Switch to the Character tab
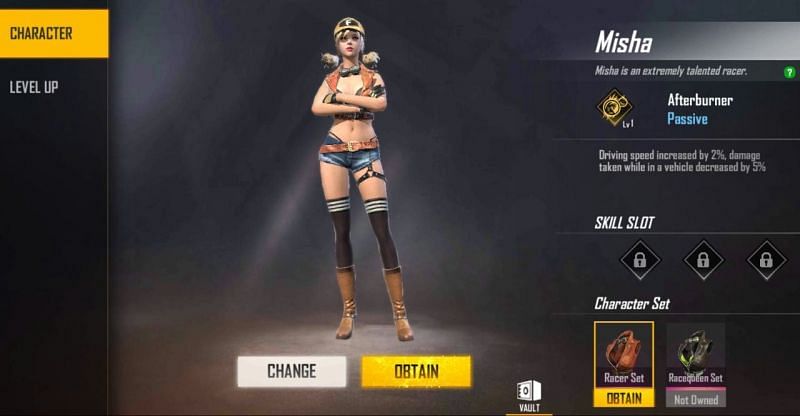Image resolution: width=800 pixels, height=416 pixels. (x=52, y=33)
